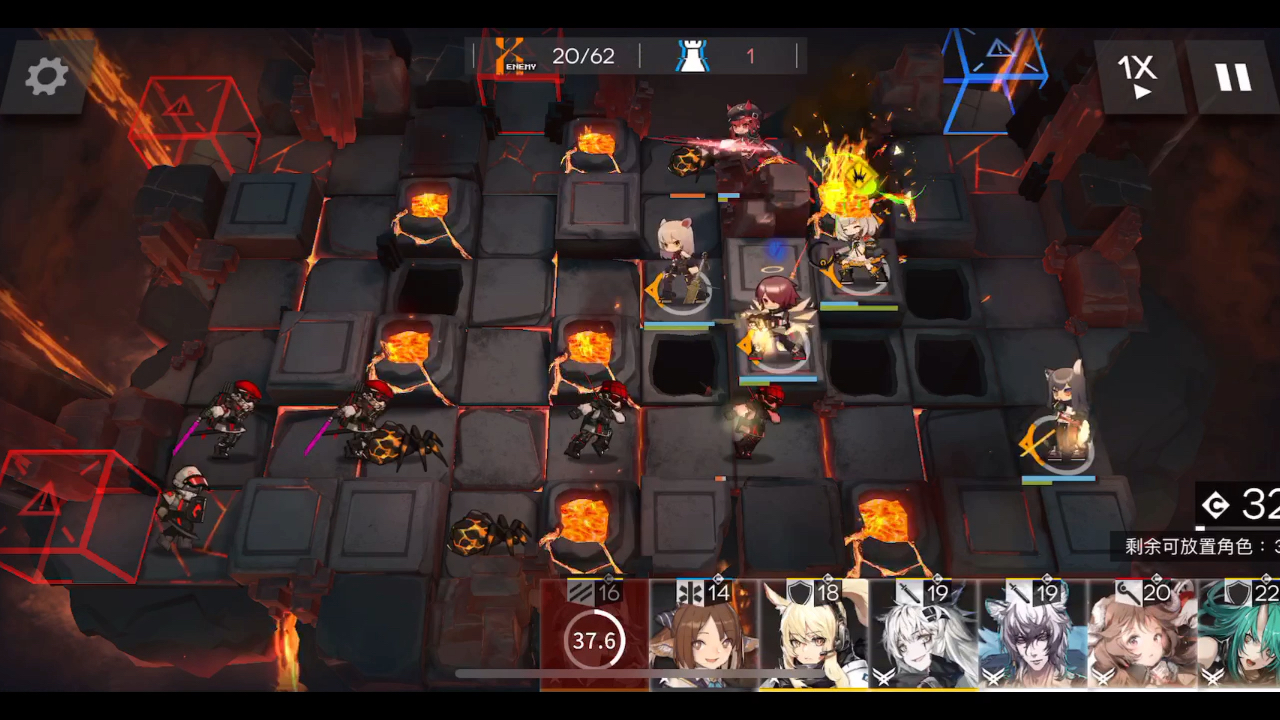Select the redeploying operator card costing 16
This screenshot has width=1280, height=720.
tap(594, 635)
